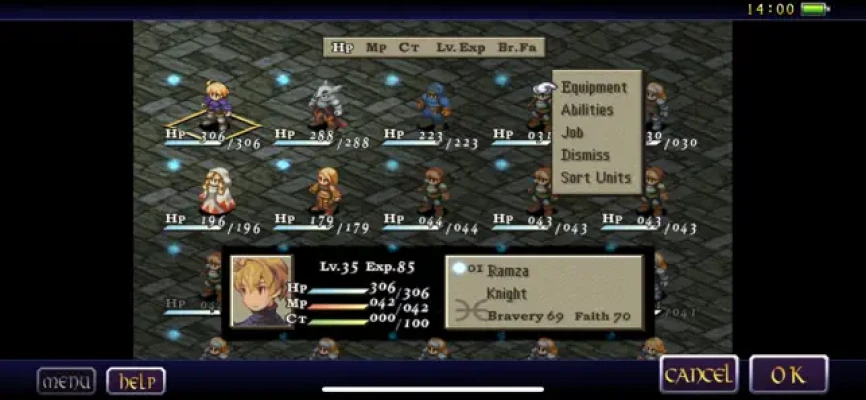Screen dimensions: 866x400
Task: Confirm with the OK button
Action: (788, 374)
